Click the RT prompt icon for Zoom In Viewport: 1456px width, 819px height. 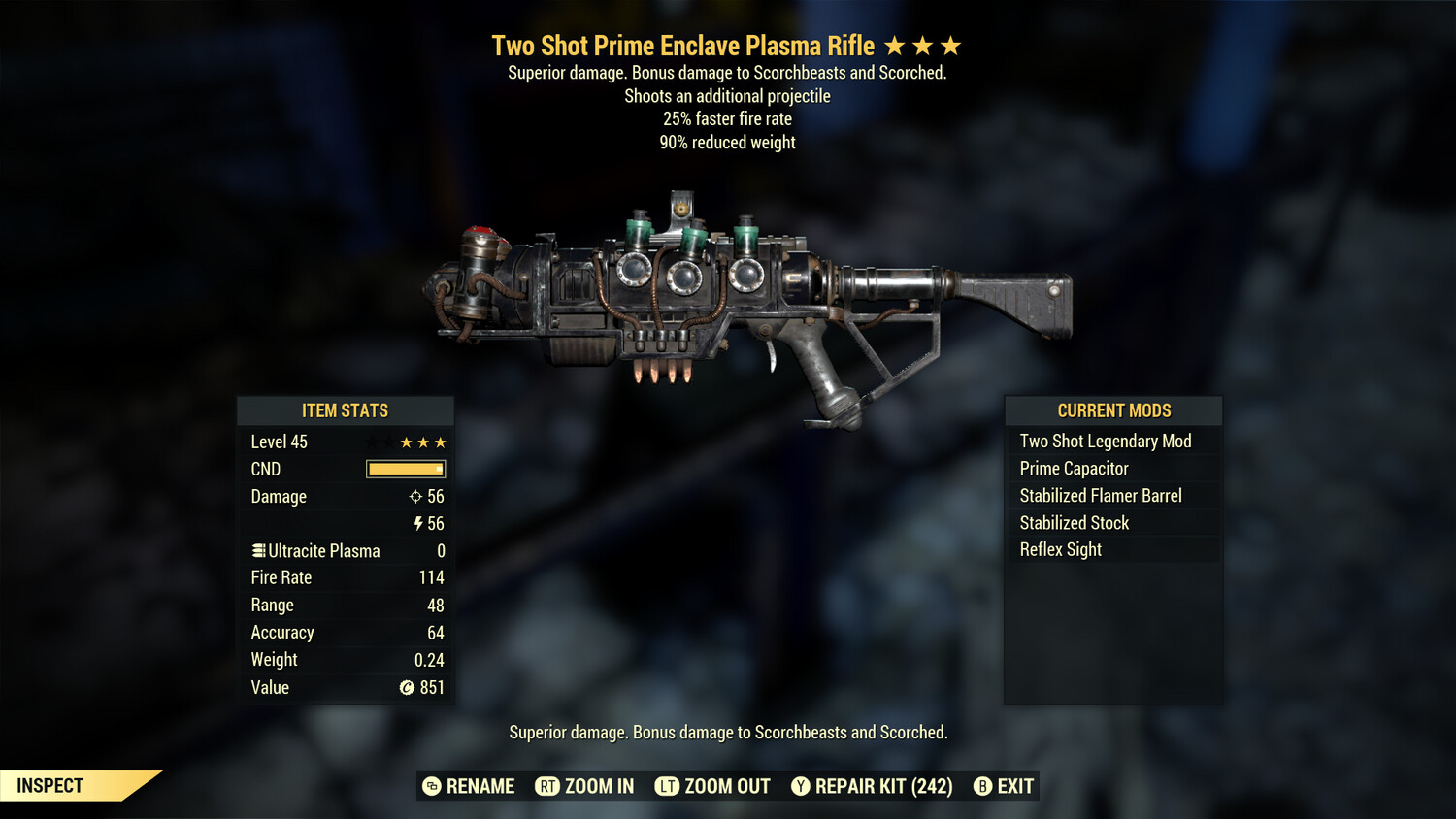coord(546,786)
